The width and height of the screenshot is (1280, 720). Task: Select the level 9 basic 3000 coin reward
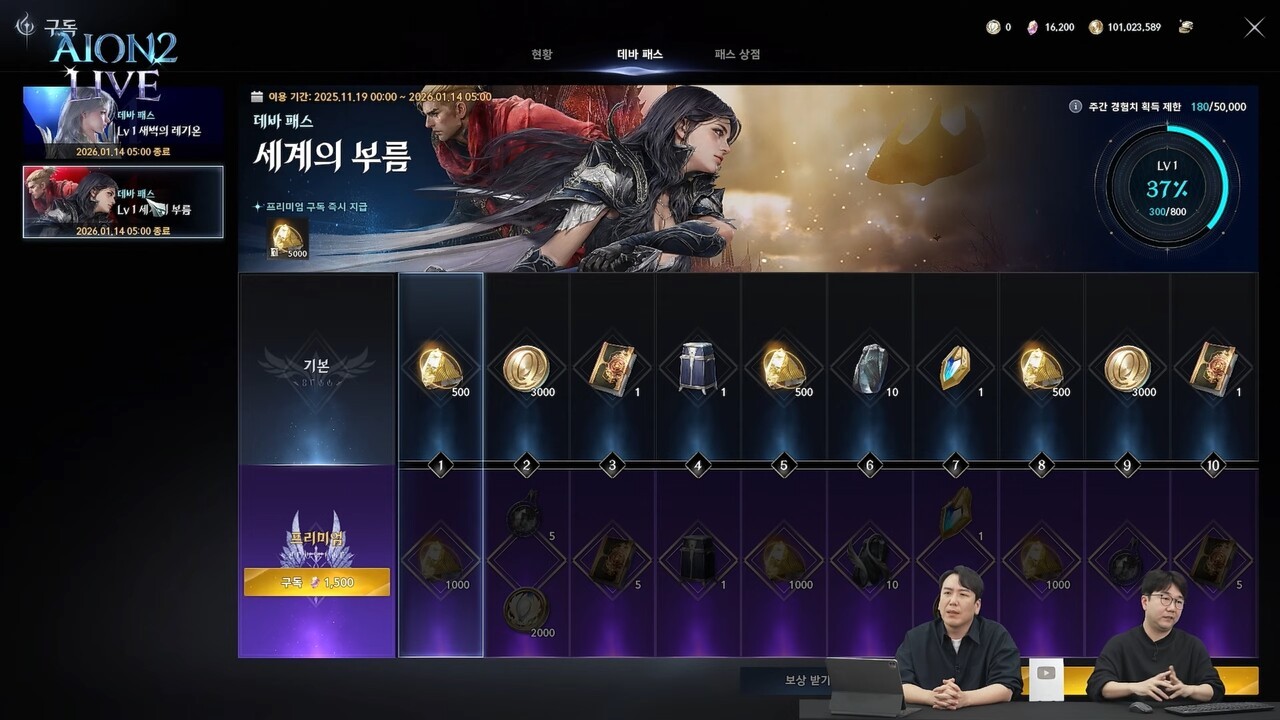click(1126, 369)
